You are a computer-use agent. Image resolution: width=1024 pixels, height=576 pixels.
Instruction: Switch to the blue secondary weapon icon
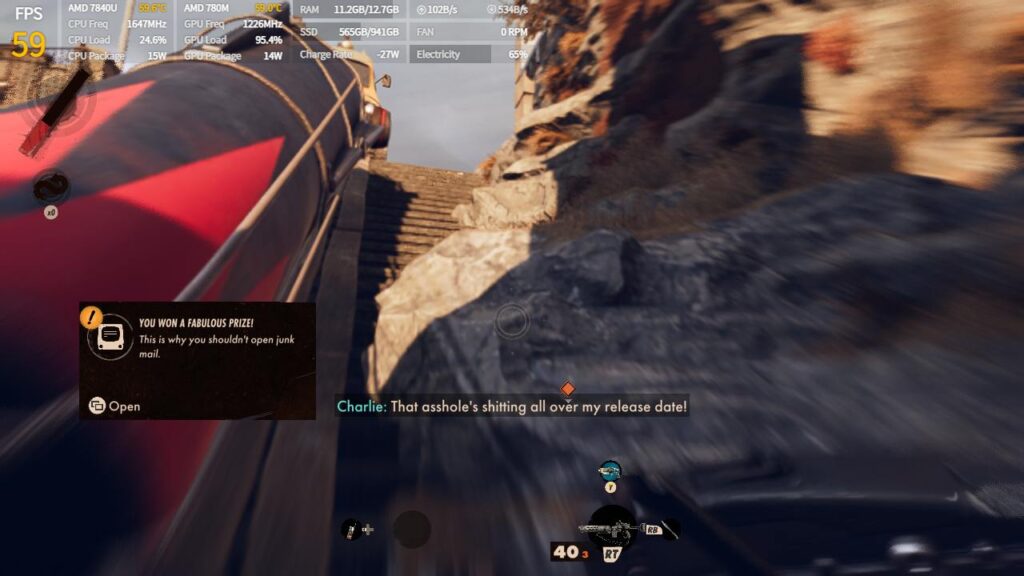click(x=609, y=470)
